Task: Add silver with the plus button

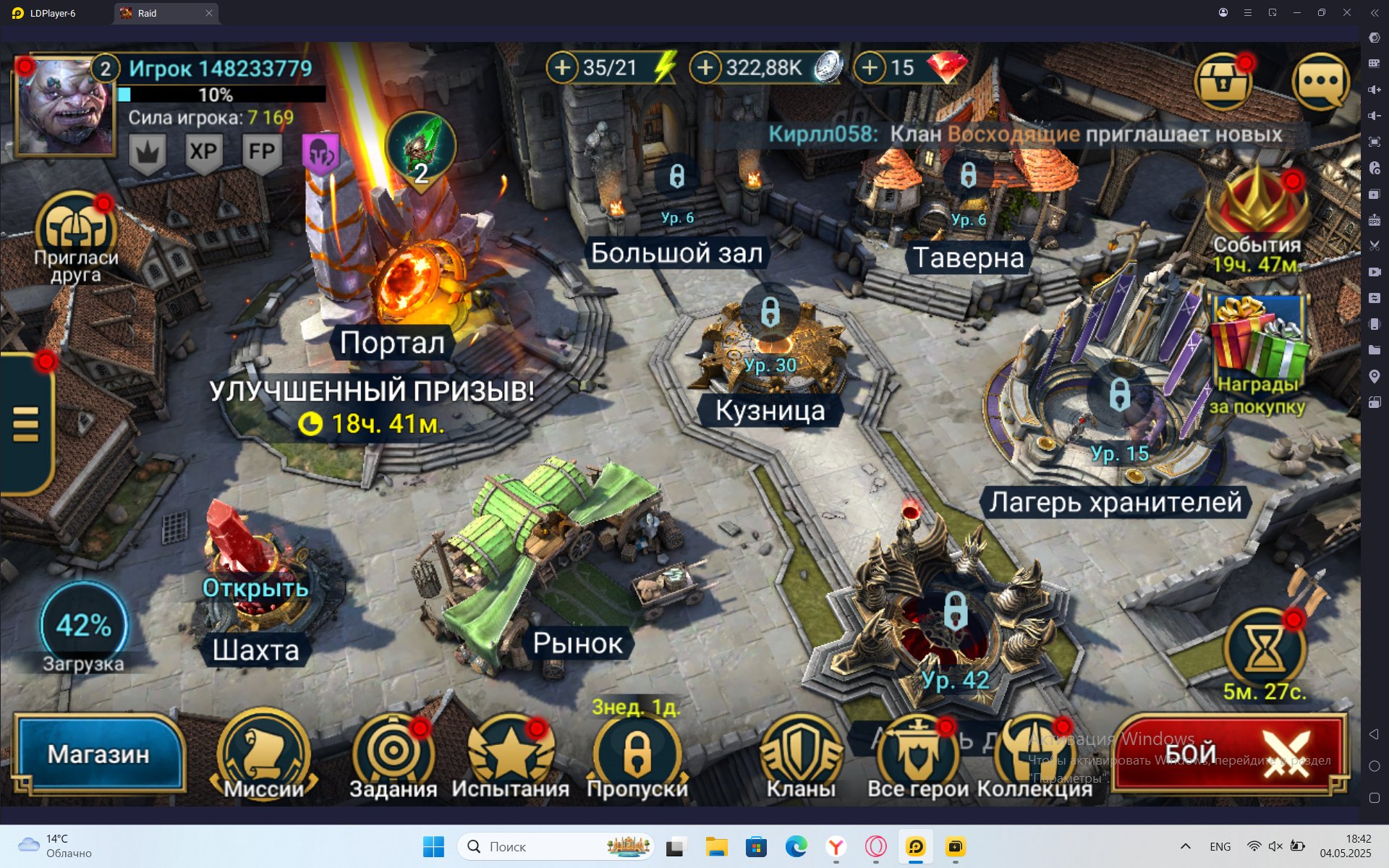Action: pyautogui.click(x=705, y=68)
